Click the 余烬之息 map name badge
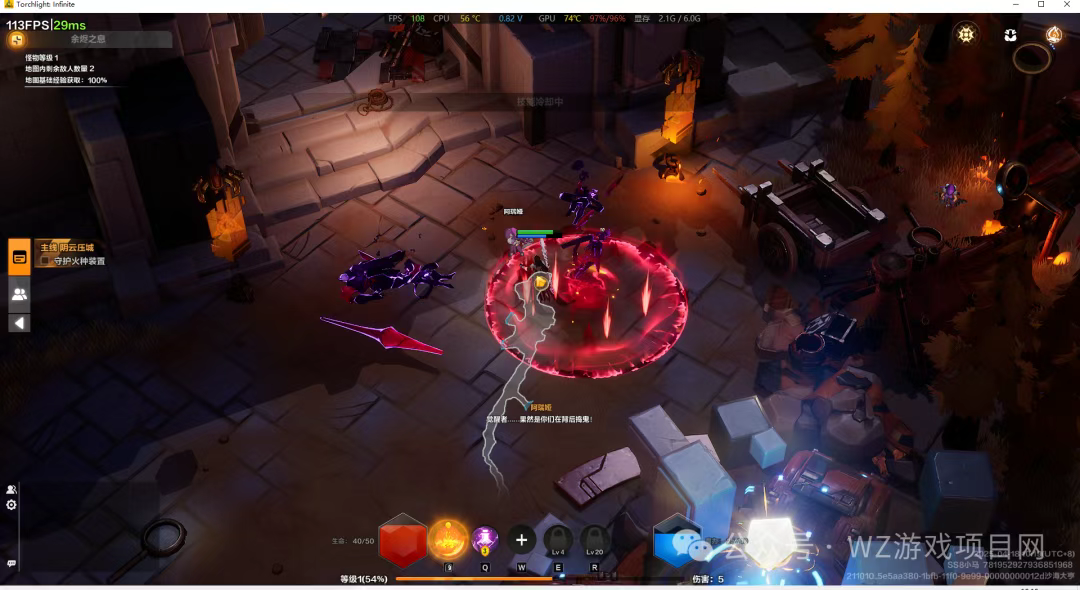The image size is (1080, 590). pyautogui.click(x=88, y=40)
